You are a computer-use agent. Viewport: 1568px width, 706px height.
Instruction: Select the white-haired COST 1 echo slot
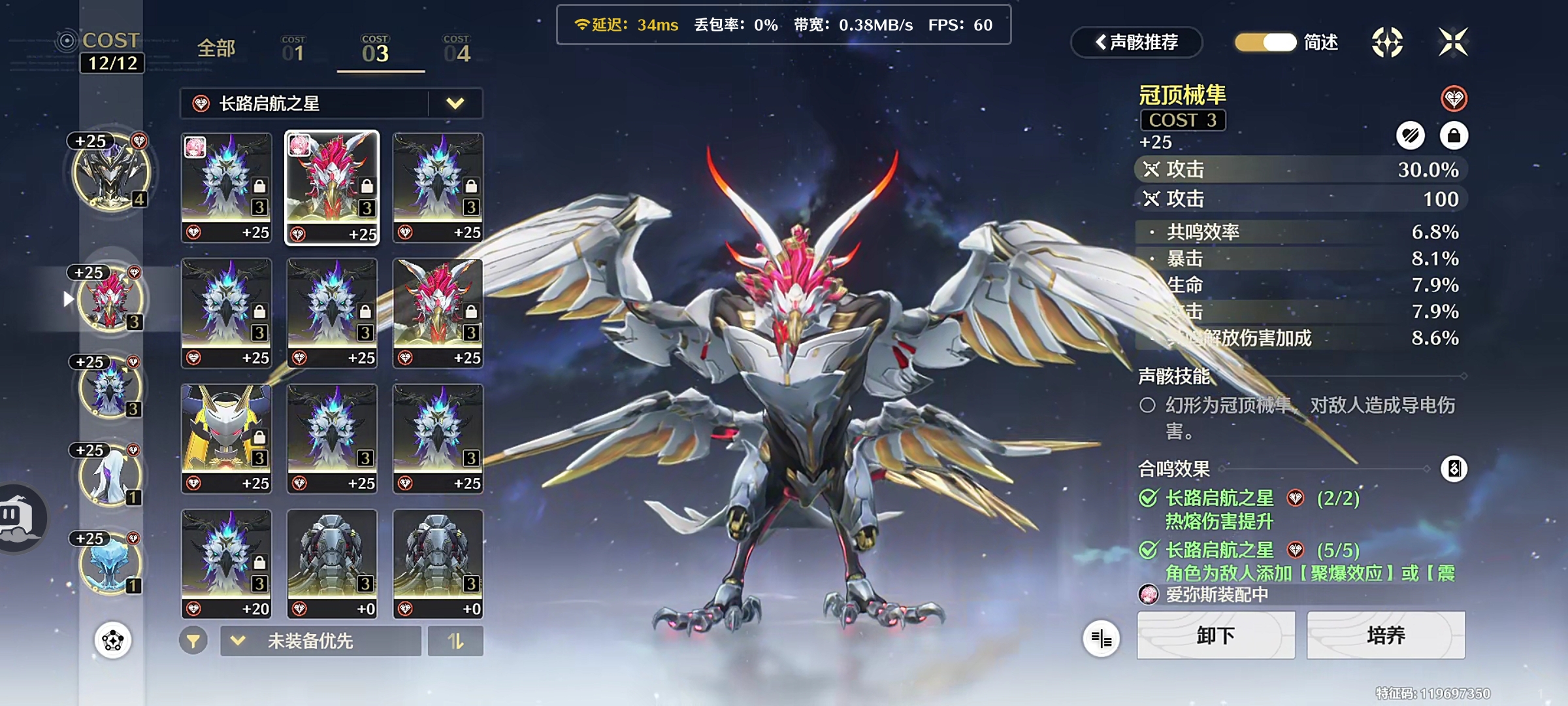coord(110,475)
